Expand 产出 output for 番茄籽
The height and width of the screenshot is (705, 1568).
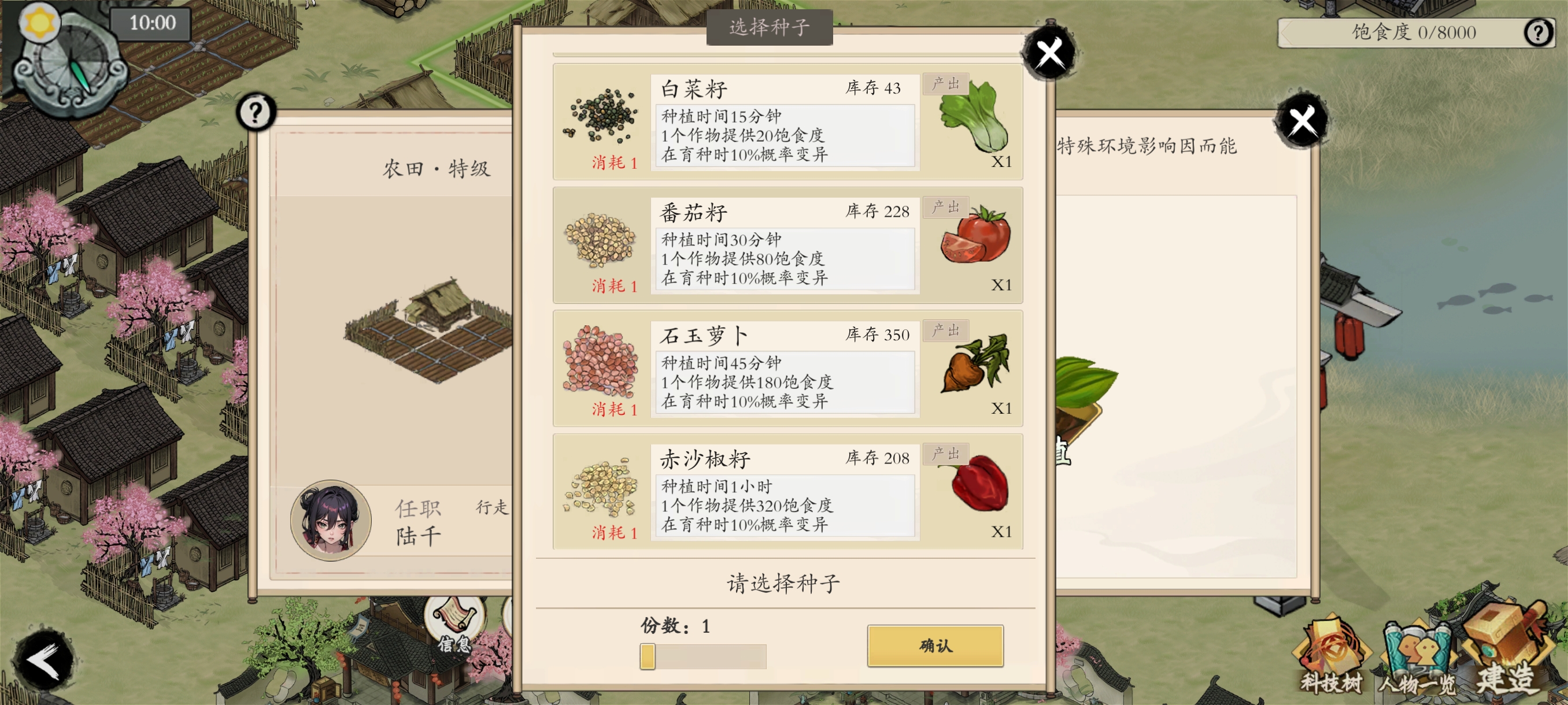point(946,208)
